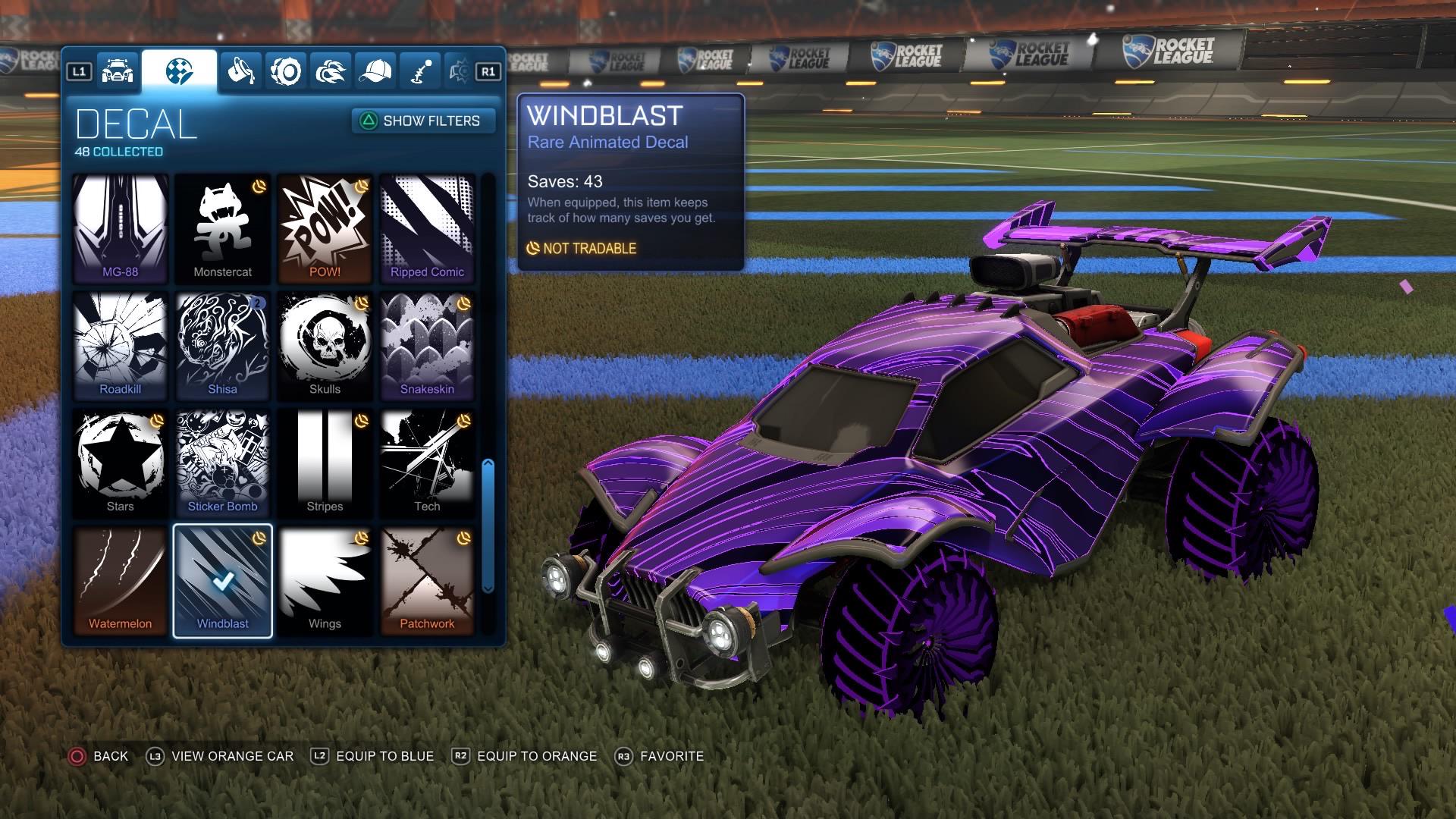Image resolution: width=1456 pixels, height=819 pixels.
Task: Open the R1 next category pager
Action: click(488, 70)
